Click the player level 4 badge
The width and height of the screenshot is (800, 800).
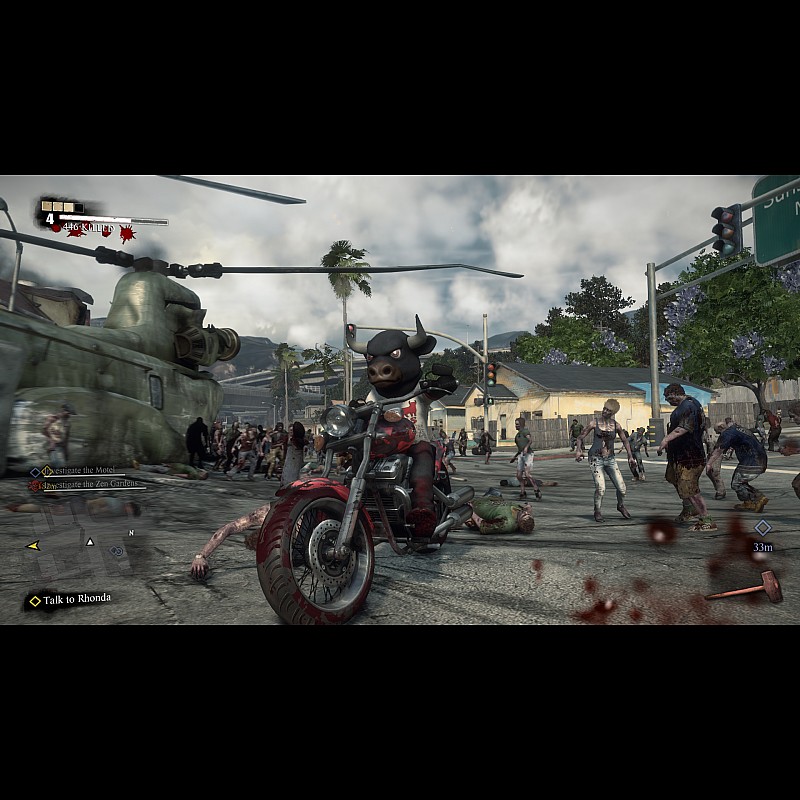pyautogui.click(x=49, y=218)
